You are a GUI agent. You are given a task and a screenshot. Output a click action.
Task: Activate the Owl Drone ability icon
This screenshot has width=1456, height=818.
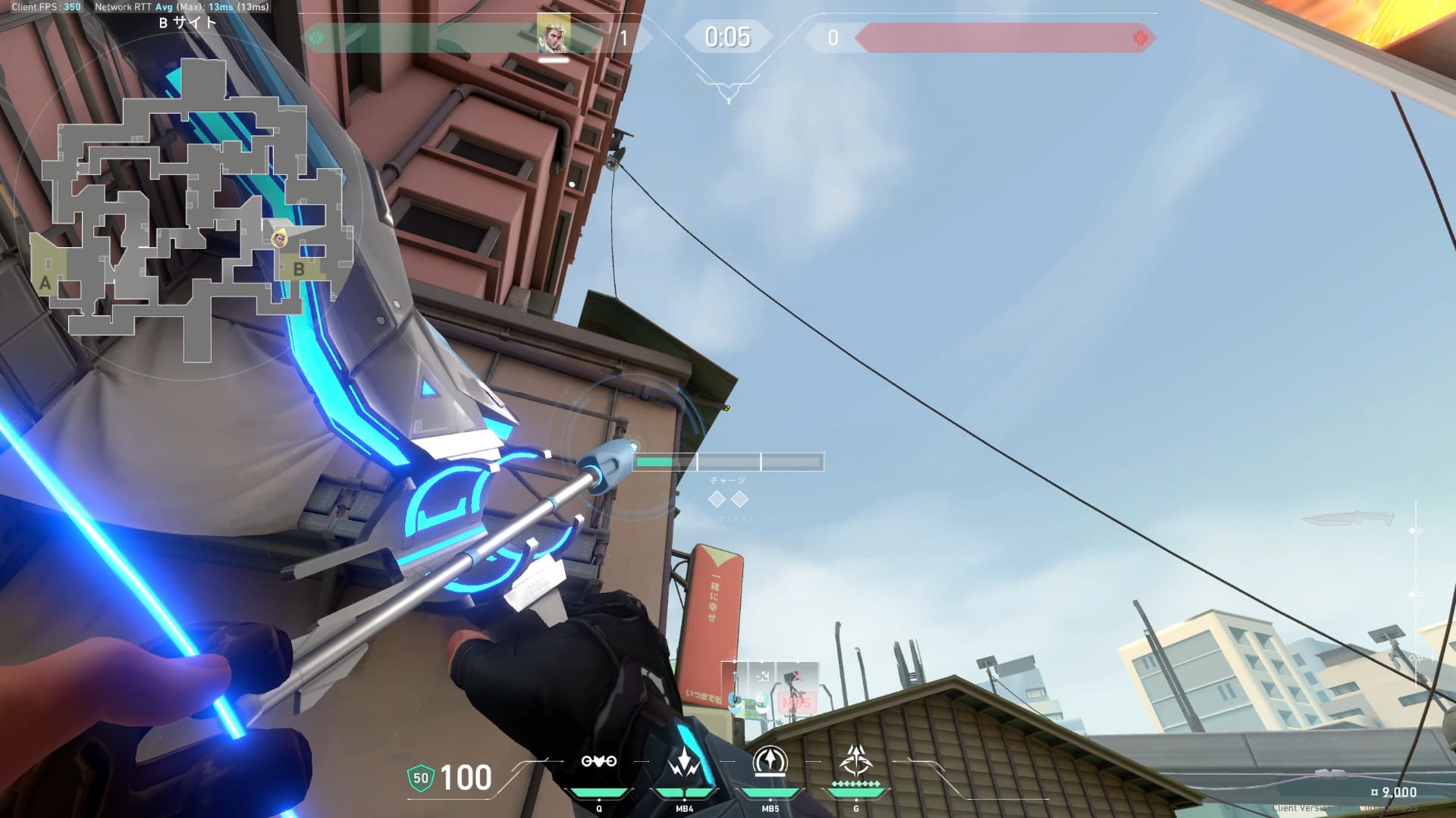pyautogui.click(x=598, y=762)
